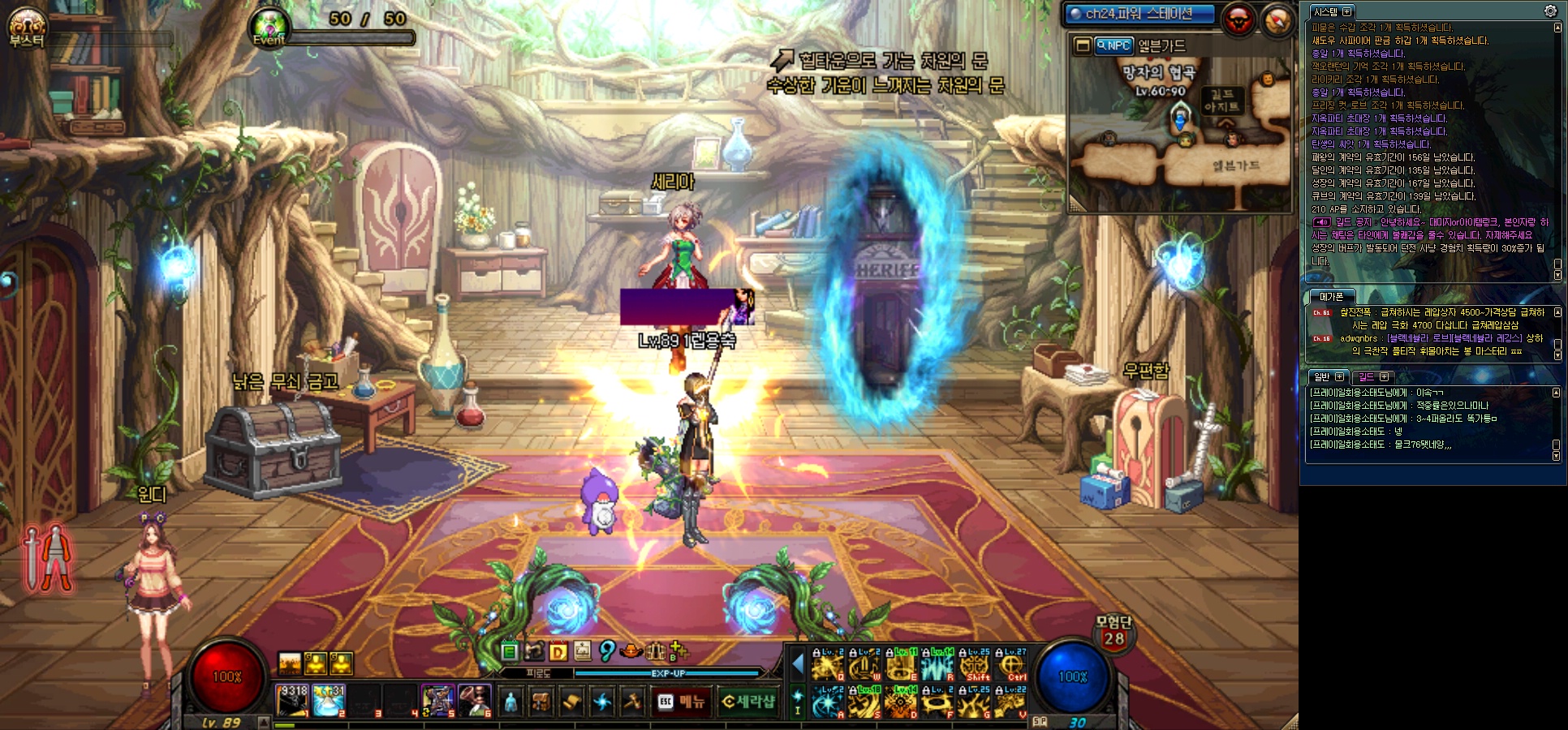The height and width of the screenshot is (730, 1568).
Task: Open the 부스터 button
Action: point(27,28)
